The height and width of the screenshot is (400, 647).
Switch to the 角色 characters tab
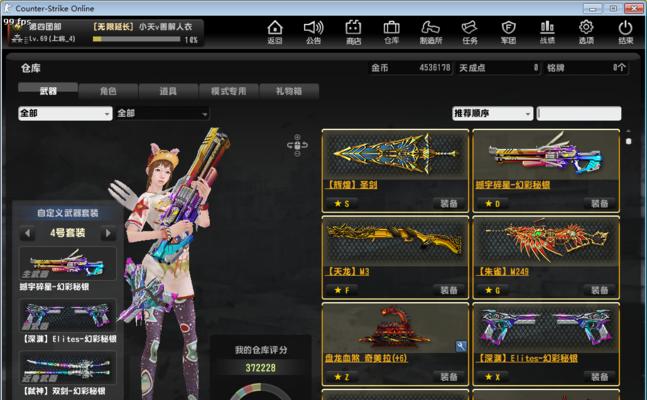[109, 91]
